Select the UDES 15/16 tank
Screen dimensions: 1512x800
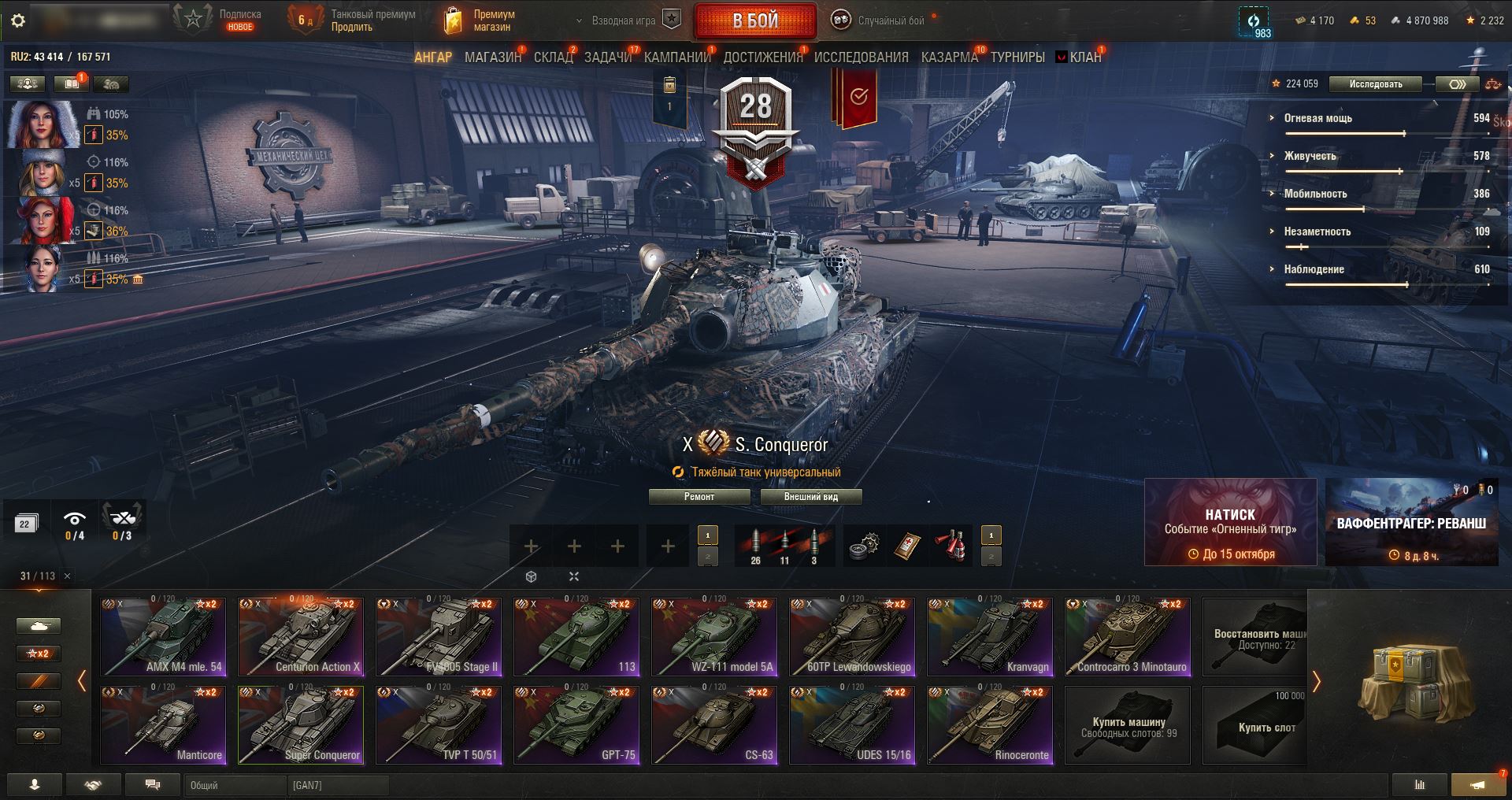(852, 725)
